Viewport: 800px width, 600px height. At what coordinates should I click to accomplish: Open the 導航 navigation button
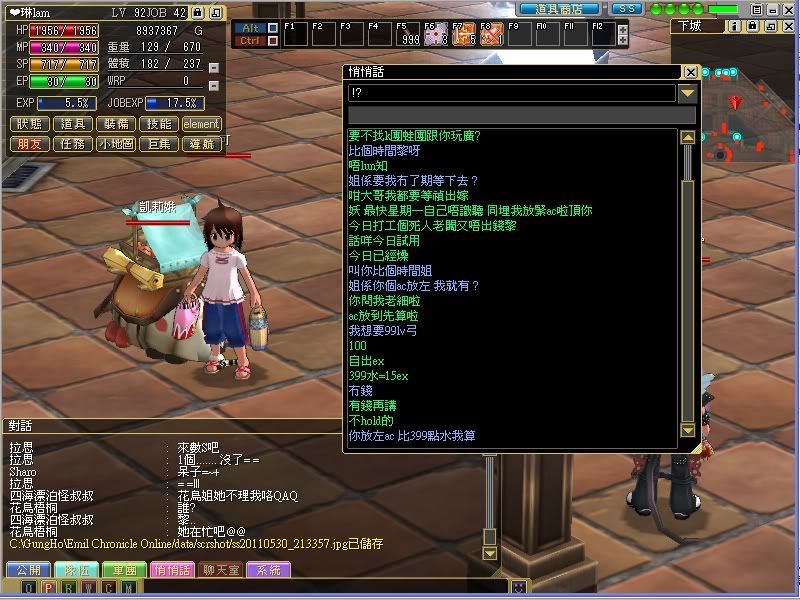pyautogui.click(x=201, y=144)
